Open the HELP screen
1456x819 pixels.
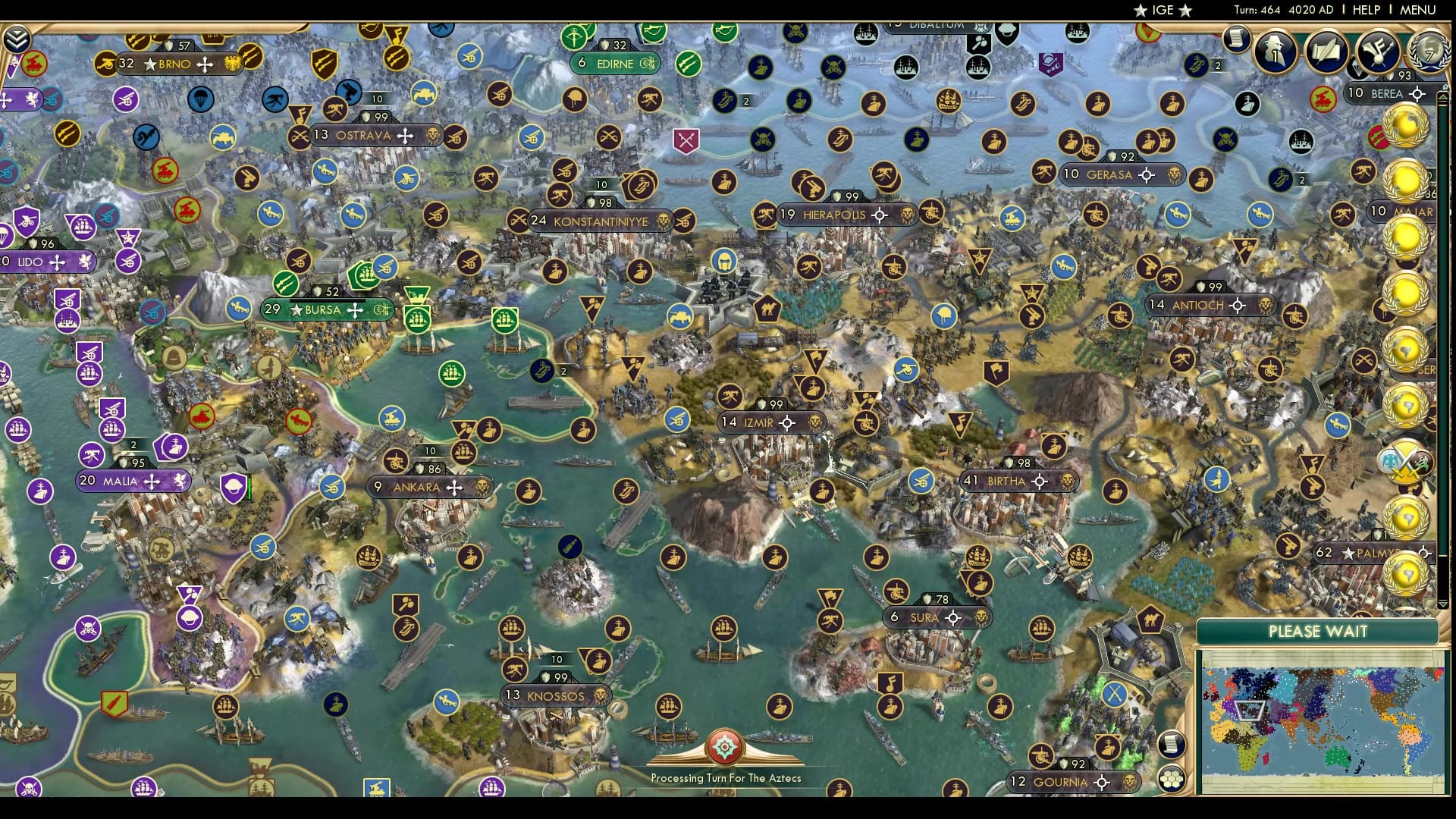point(1366,10)
